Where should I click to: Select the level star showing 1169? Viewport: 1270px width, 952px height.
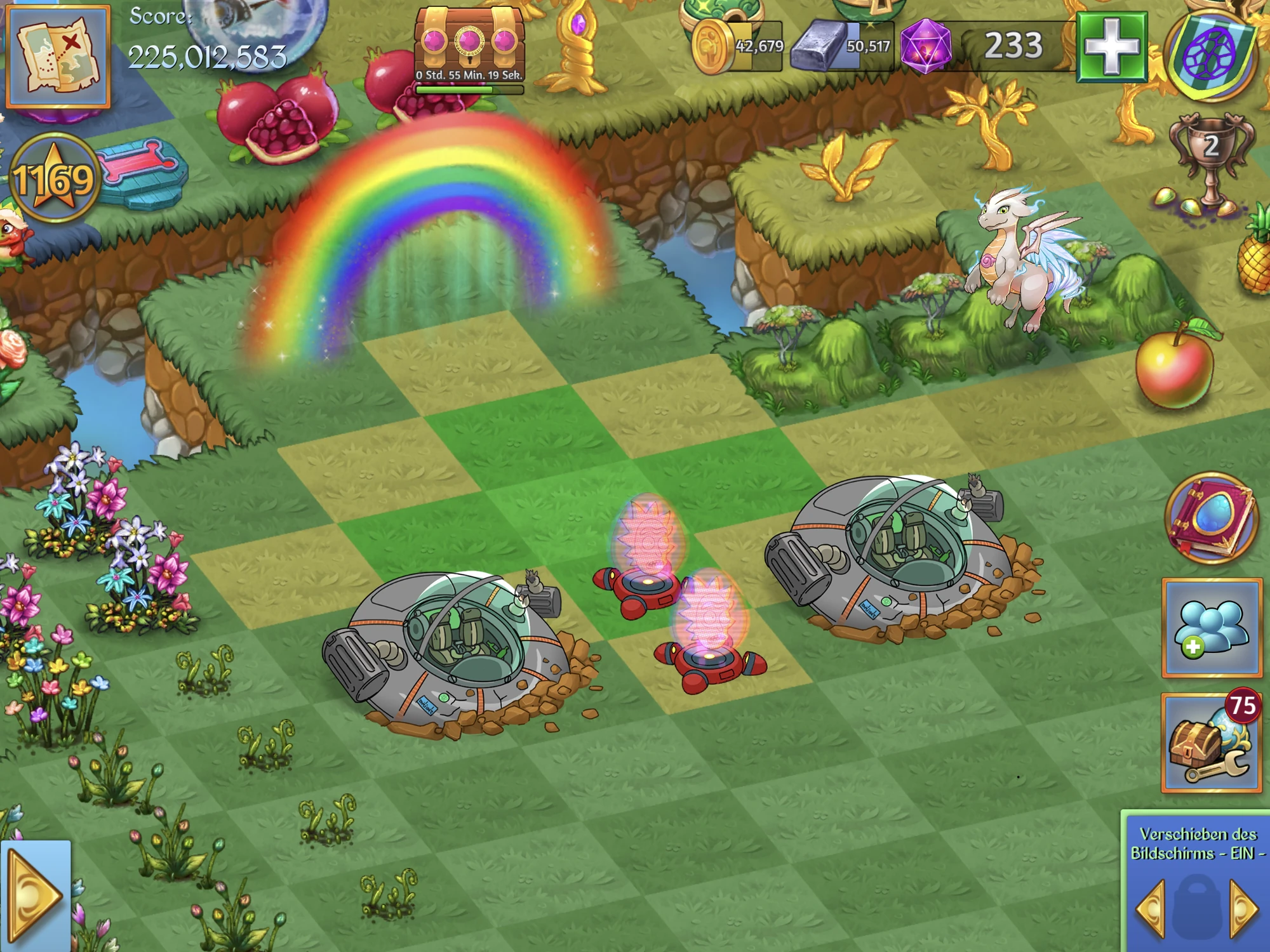pyautogui.click(x=54, y=178)
